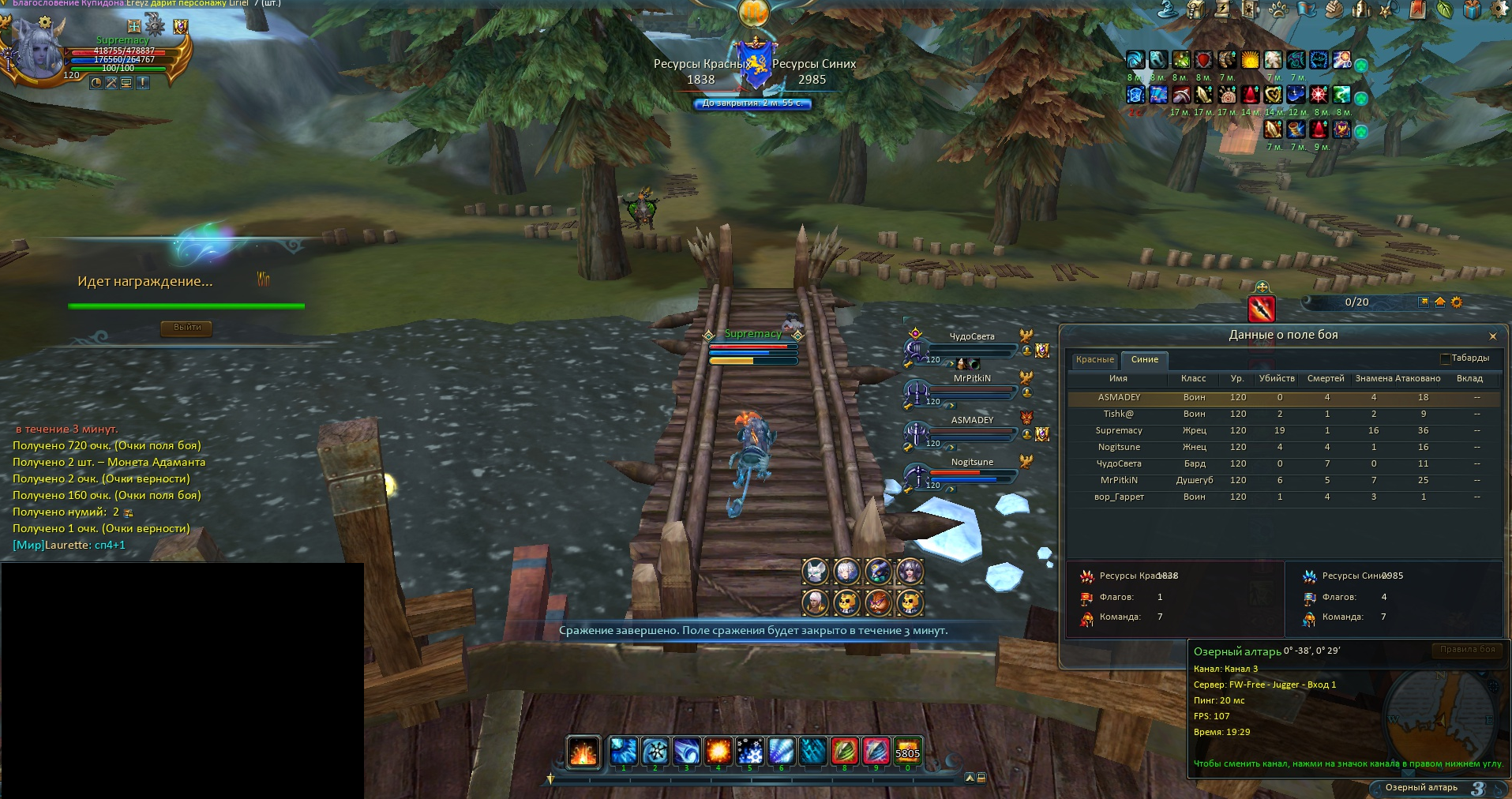1512x799 pixels.
Task: Click the Выйти exit button
Action: coord(187,328)
